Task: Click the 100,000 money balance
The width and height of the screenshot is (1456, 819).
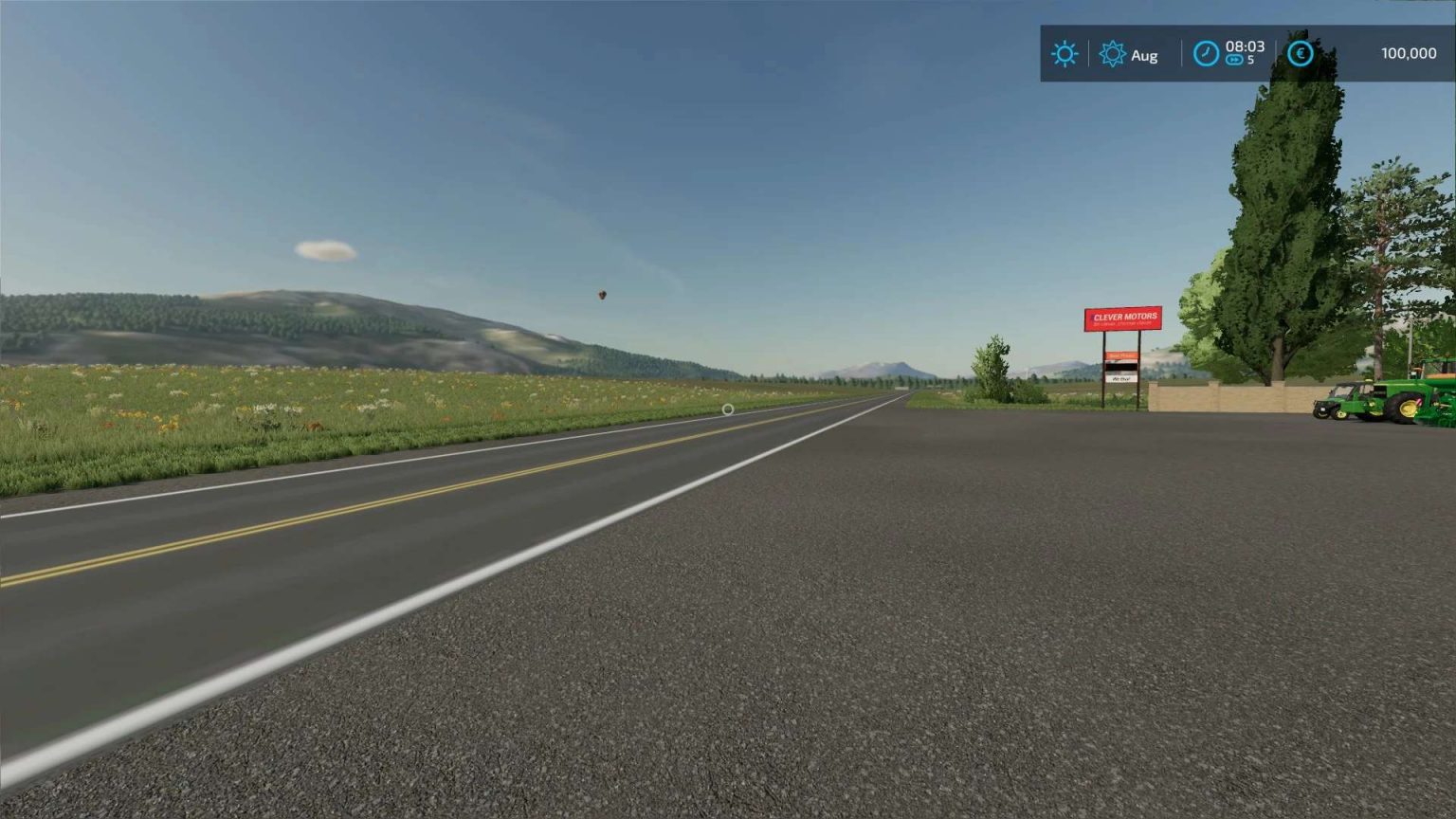Action: pyautogui.click(x=1409, y=53)
